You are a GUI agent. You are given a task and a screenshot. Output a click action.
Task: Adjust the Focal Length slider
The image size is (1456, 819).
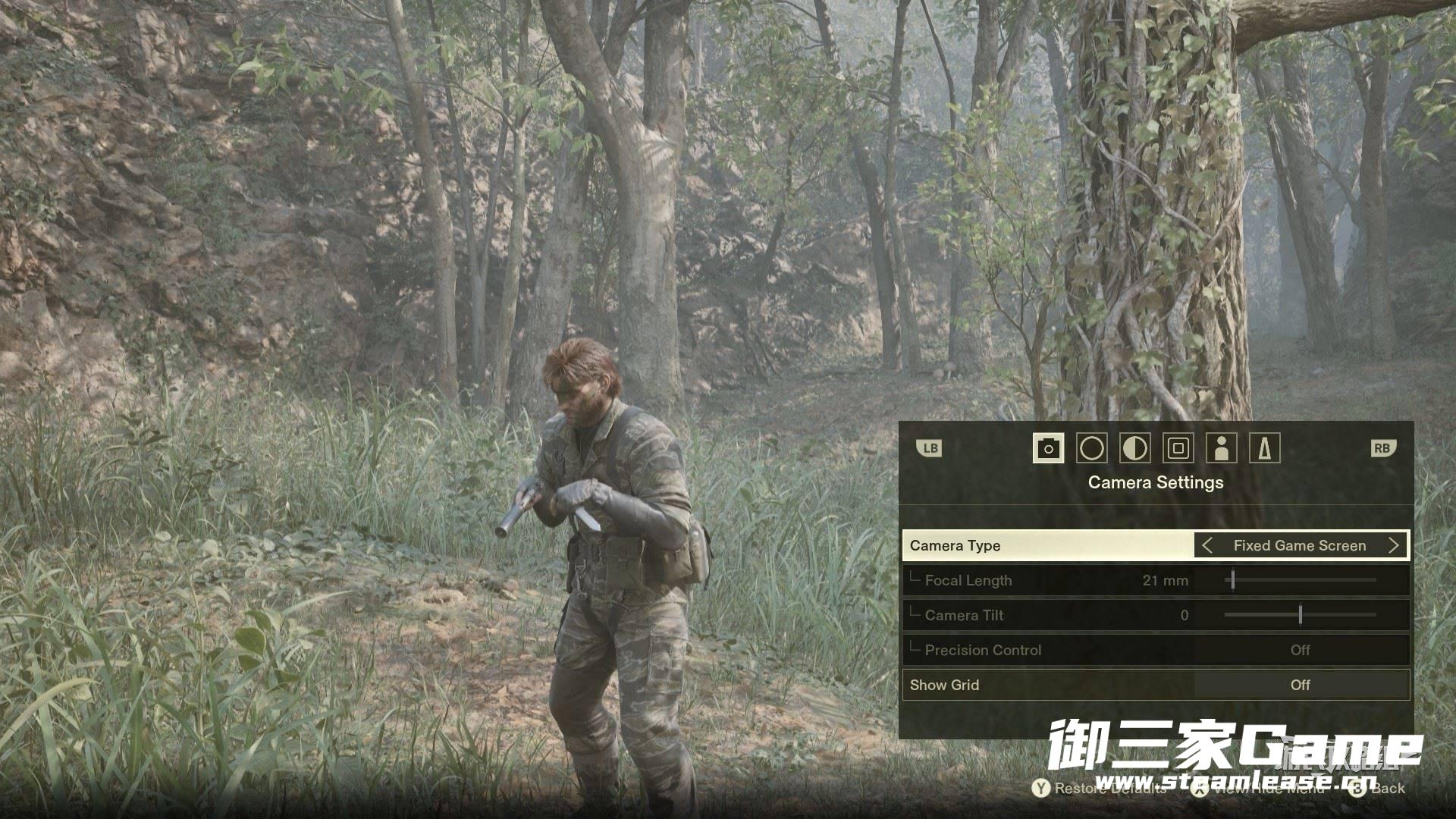tap(1233, 580)
